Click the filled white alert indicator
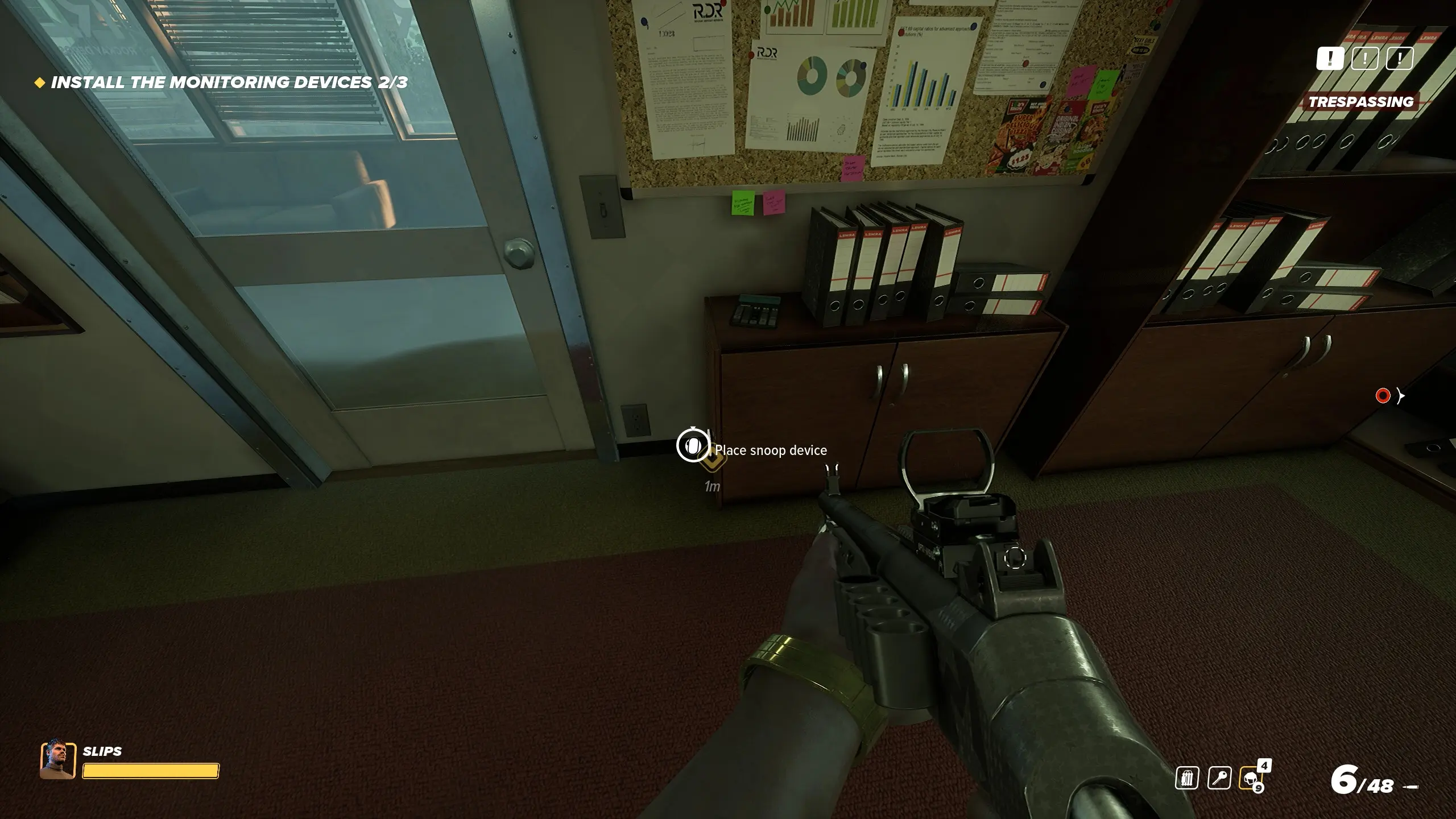The width and height of the screenshot is (1456, 819). [x=1330, y=58]
